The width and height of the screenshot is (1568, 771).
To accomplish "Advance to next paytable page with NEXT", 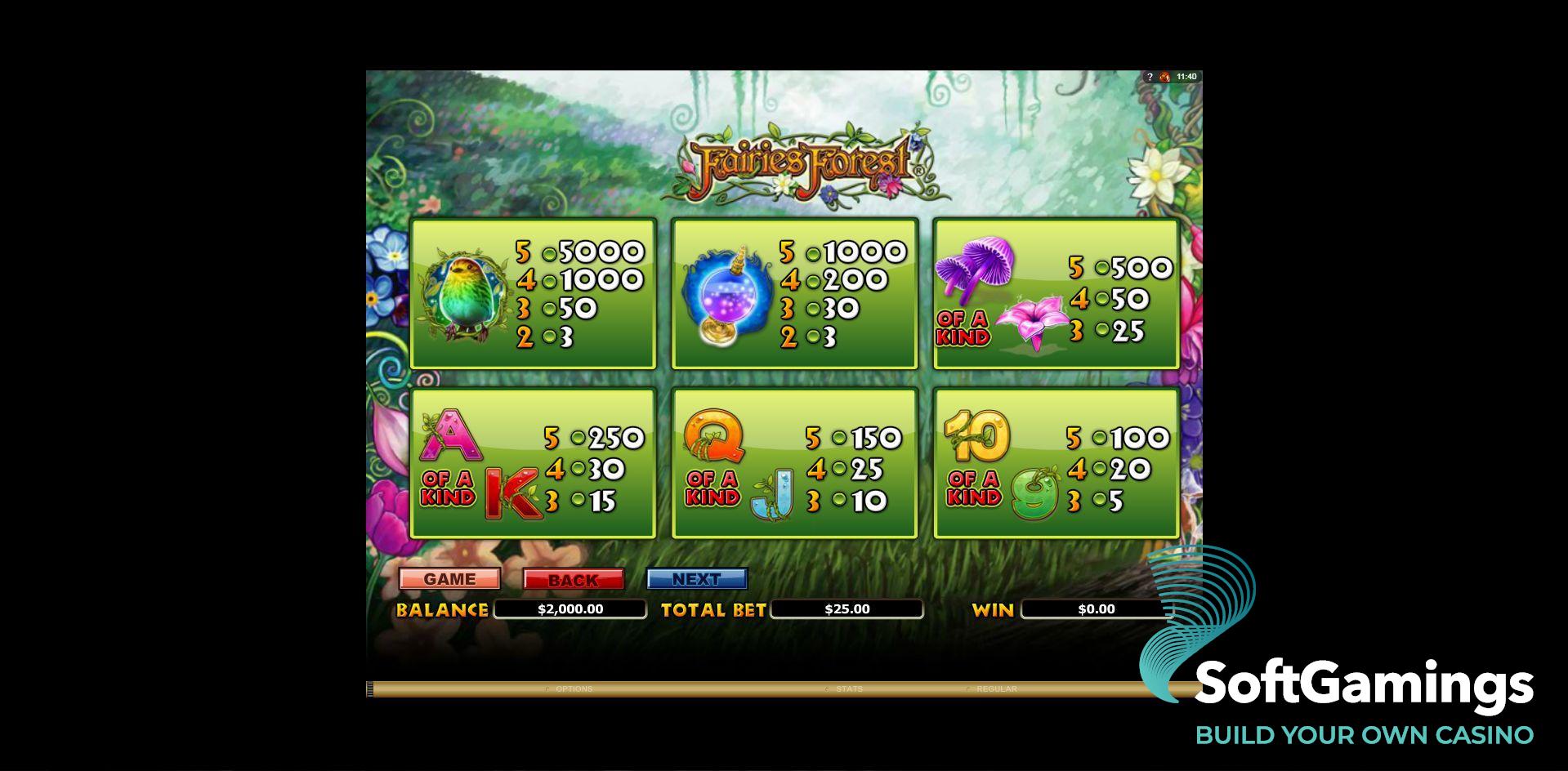I will click(696, 578).
